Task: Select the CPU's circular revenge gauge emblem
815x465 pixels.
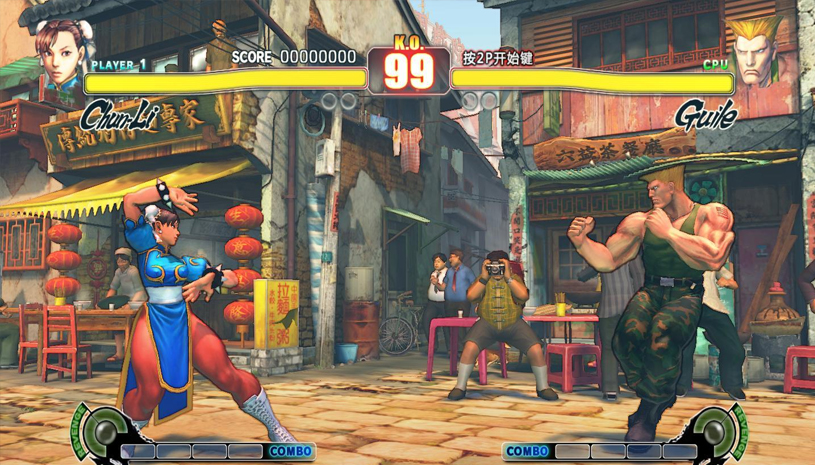Action: click(x=715, y=431)
